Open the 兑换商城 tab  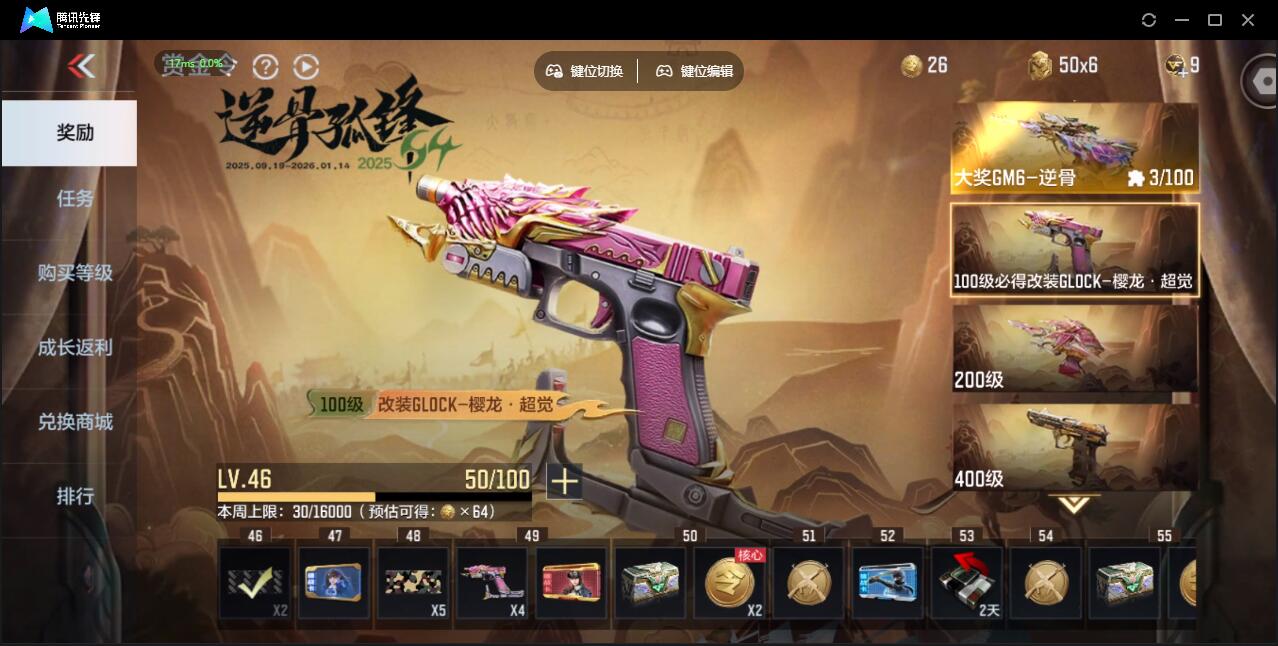pos(75,422)
